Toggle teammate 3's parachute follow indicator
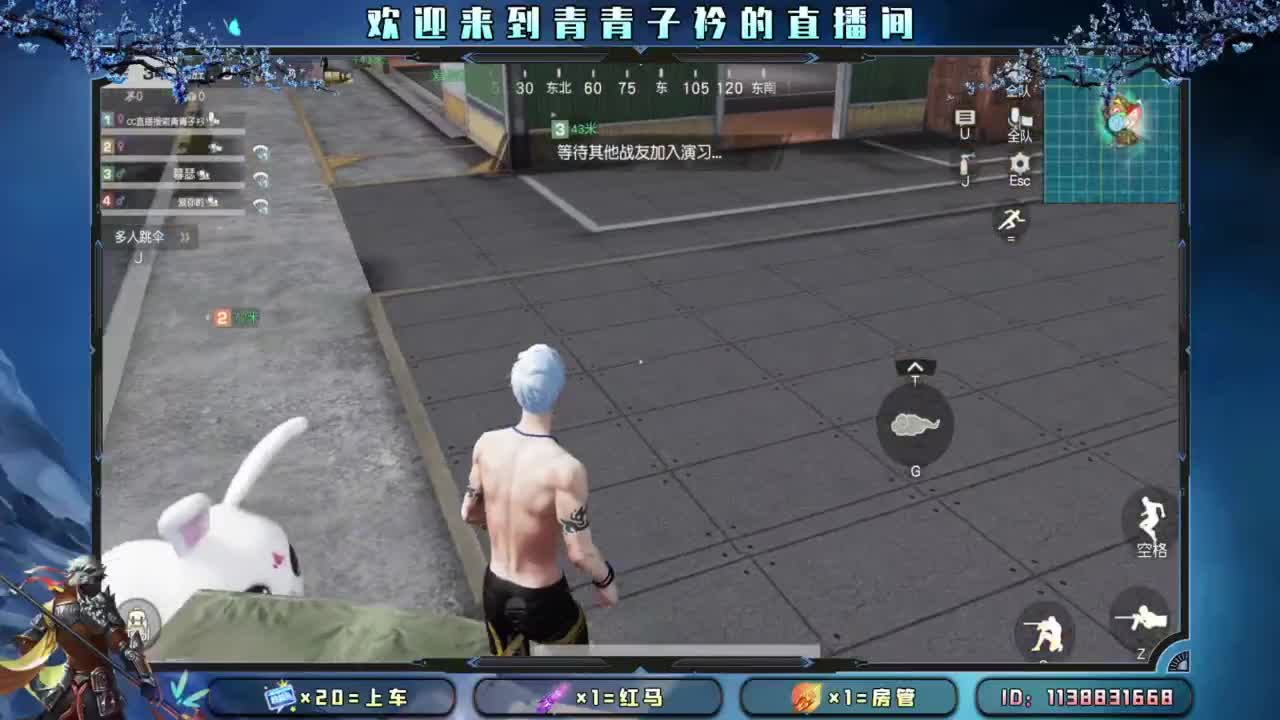This screenshot has width=1280, height=720. [x=263, y=181]
